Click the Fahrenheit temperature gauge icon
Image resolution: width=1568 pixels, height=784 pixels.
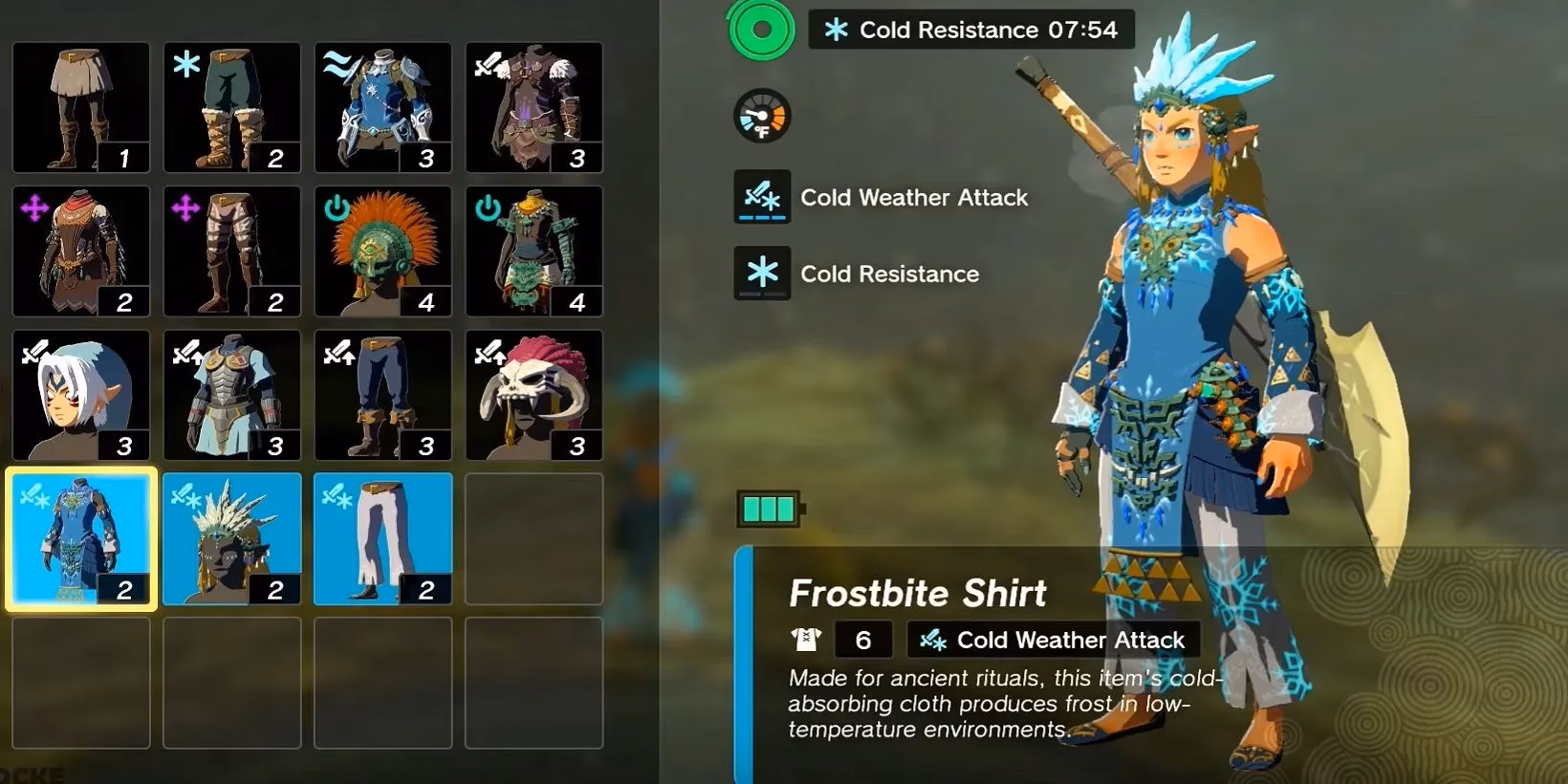point(760,115)
